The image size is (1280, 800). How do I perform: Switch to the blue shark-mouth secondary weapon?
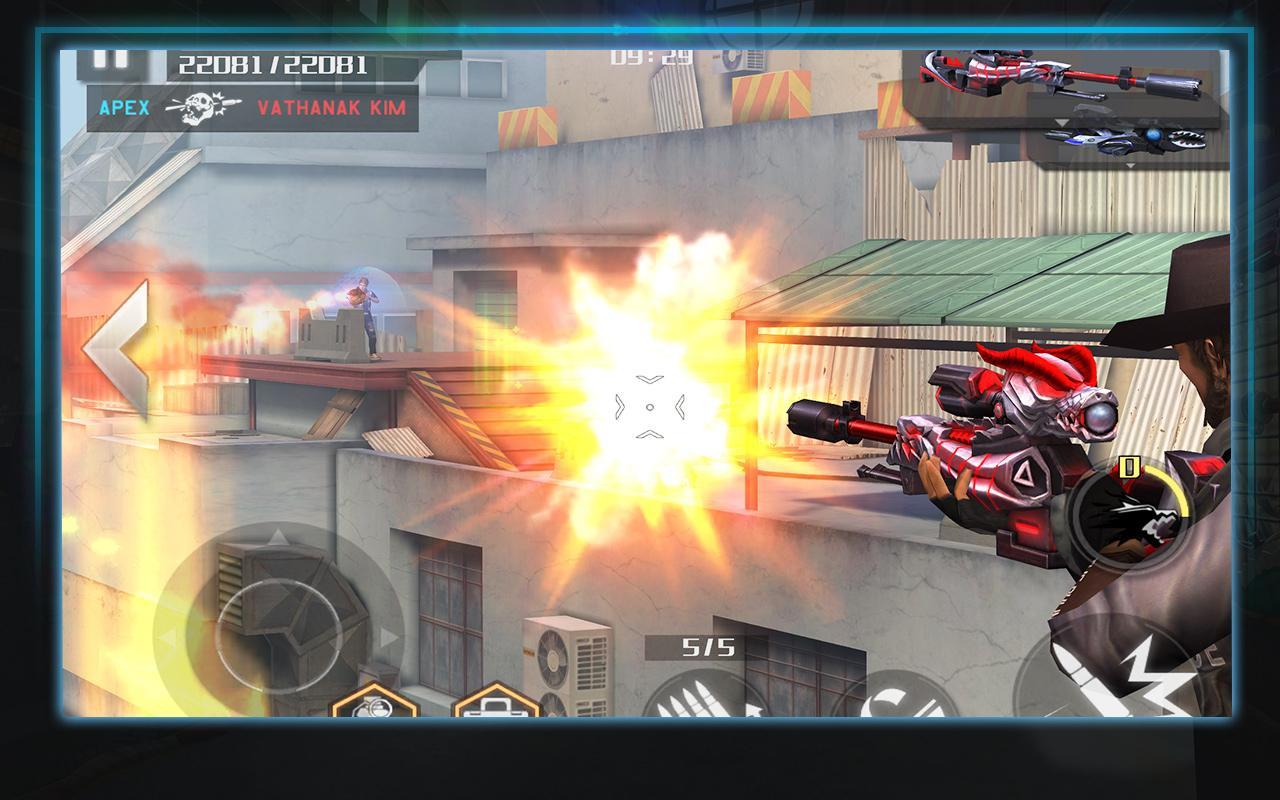coord(1125,136)
